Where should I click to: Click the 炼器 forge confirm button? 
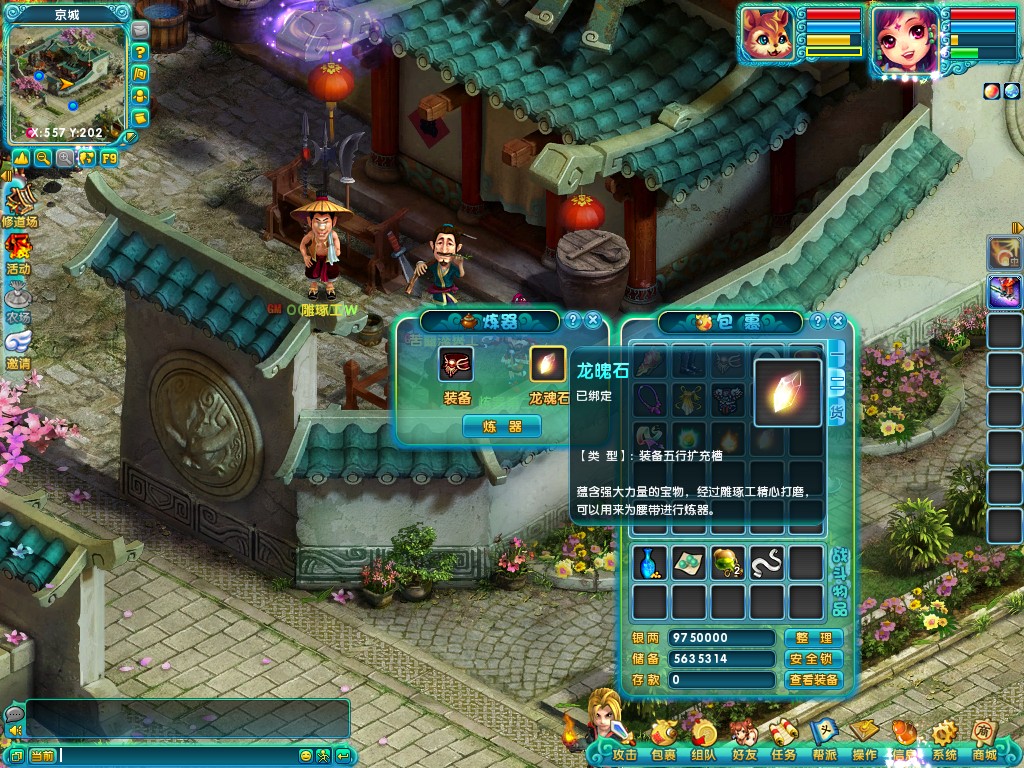pyautogui.click(x=501, y=426)
